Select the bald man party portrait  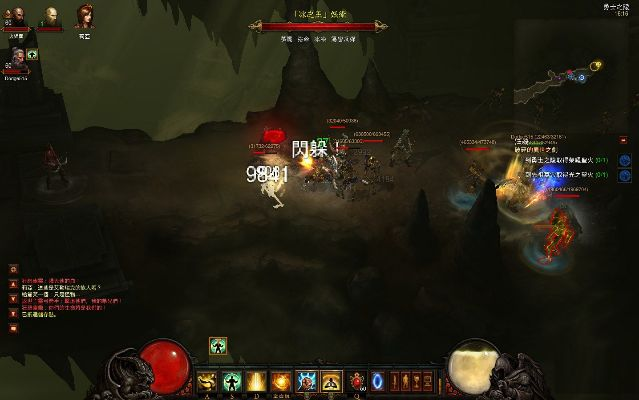(x=50, y=16)
